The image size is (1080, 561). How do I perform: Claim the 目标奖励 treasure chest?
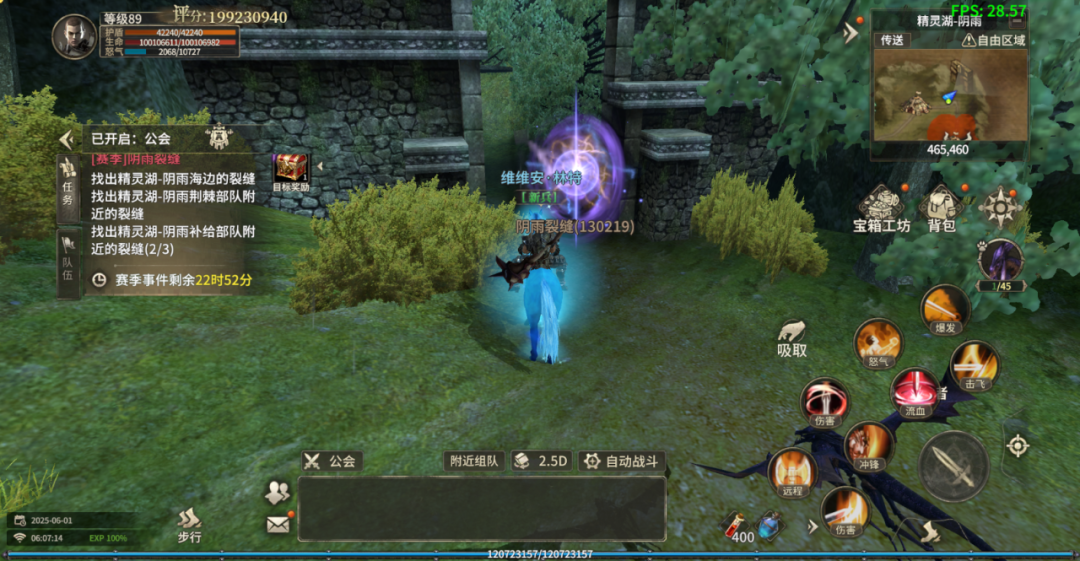pos(291,171)
